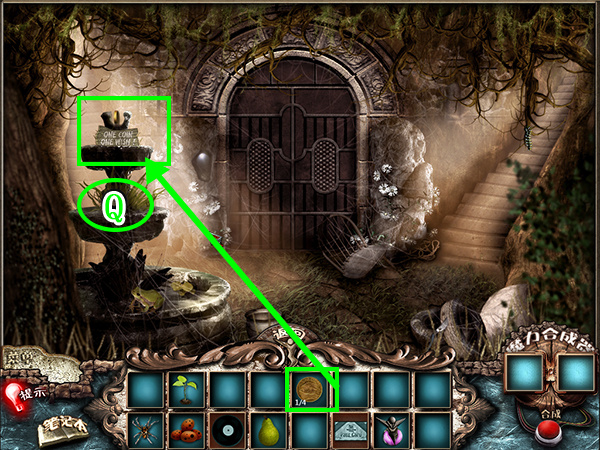
Task: Select the engraved plaque inventory item
Action: 353,431
